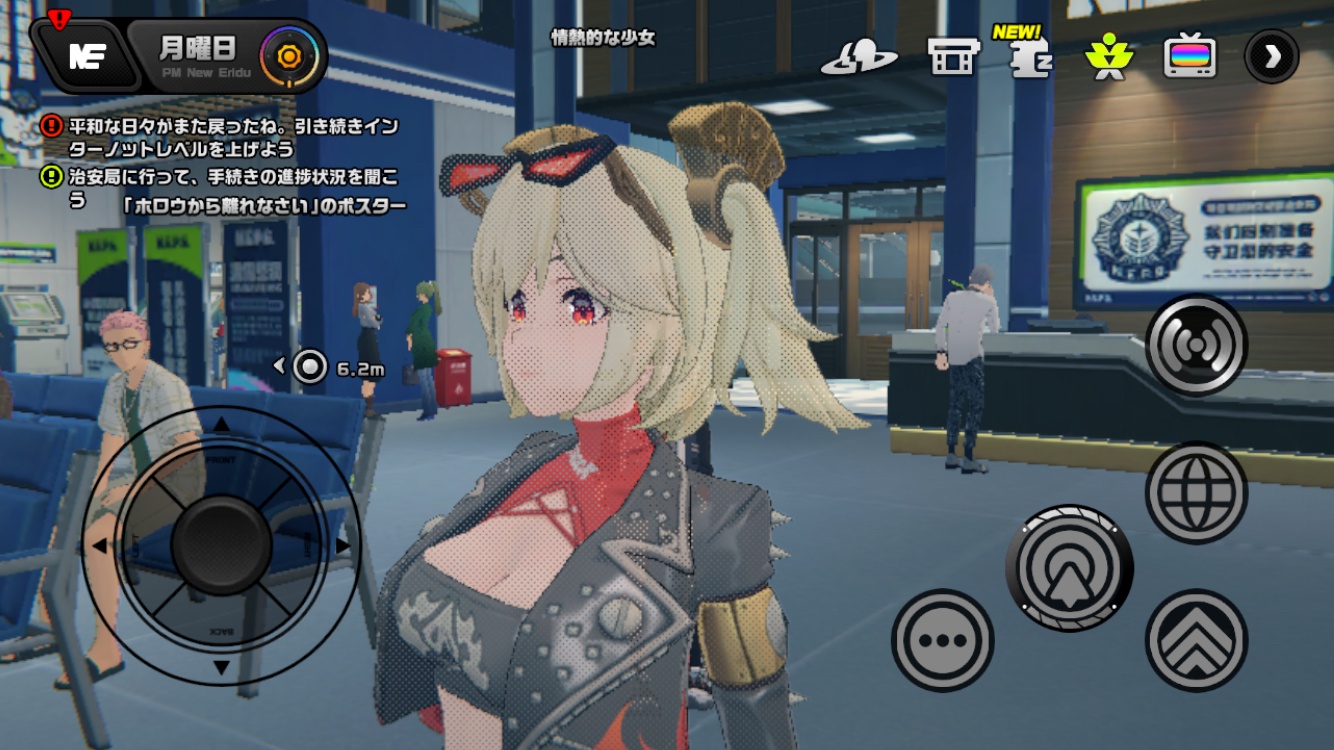This screenshot has width=1334, height=750.
Task: Tap the large up-arrow action button
Action: 1069,568
